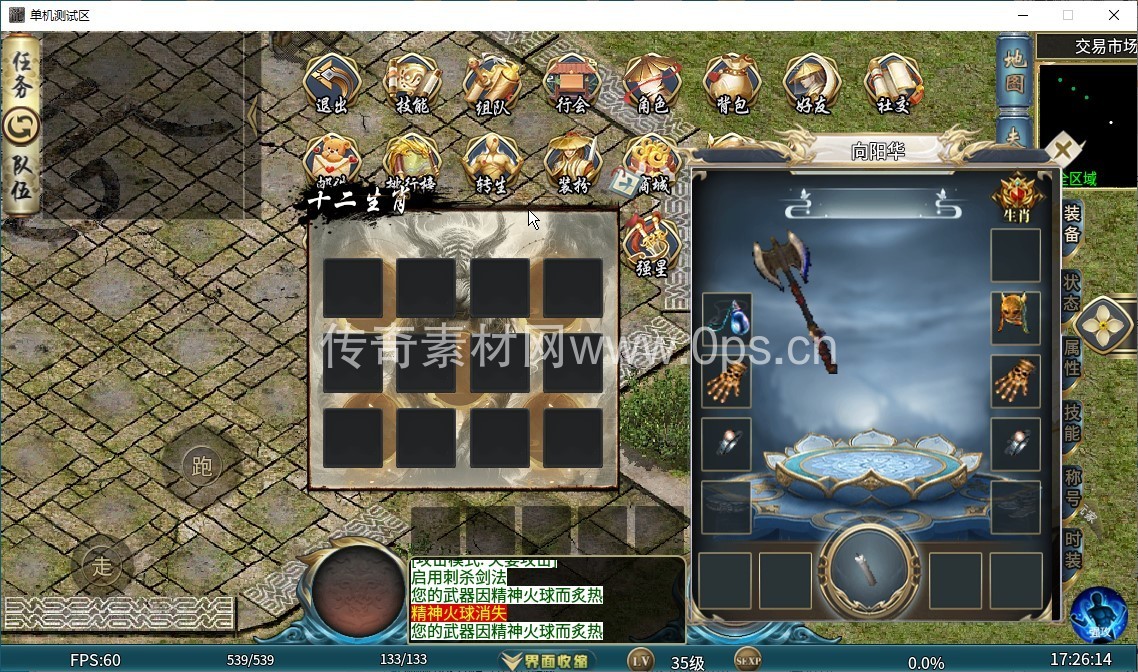Open the 社交 (Social) menu
The image size is (1138, 672).
click(x=892, y=84)
